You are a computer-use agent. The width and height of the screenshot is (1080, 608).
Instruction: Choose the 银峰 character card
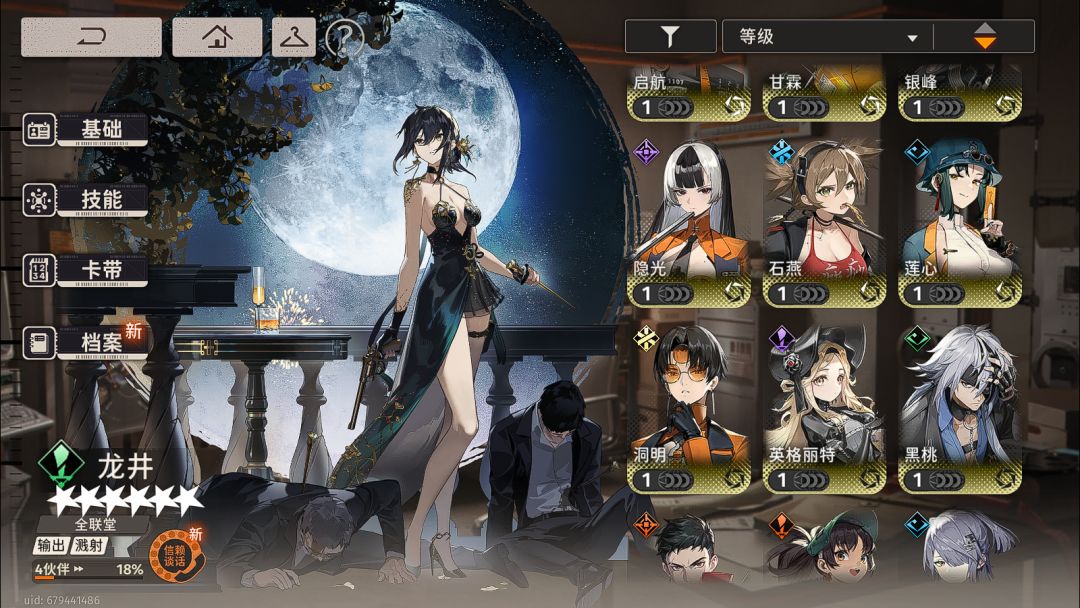tap(960, 95)
